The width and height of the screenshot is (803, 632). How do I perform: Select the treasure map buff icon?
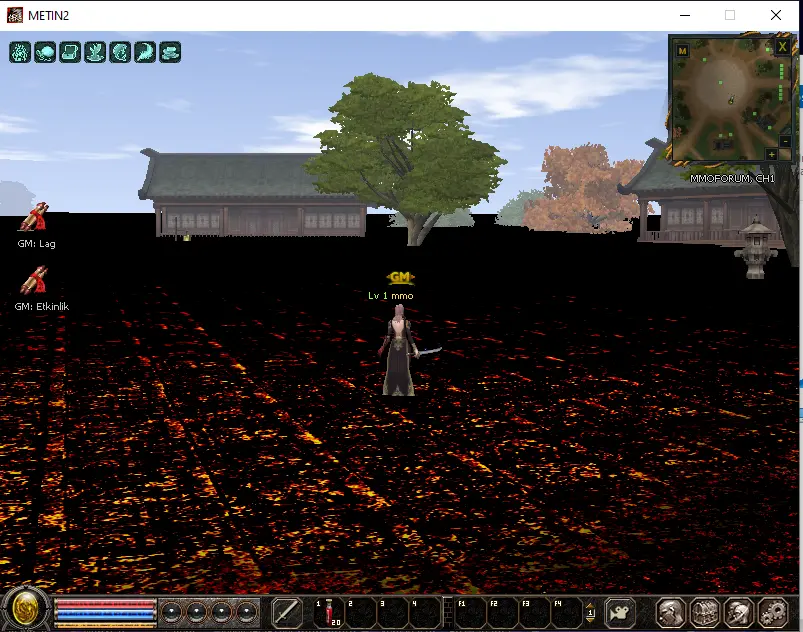(x=70, y=52)
